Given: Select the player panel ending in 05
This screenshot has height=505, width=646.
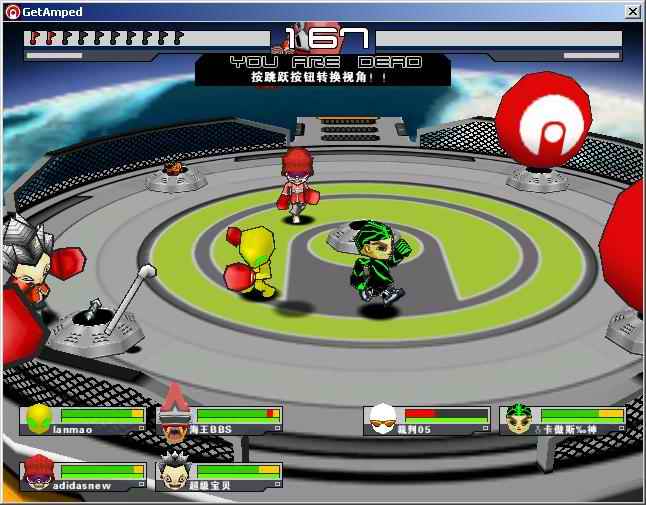Looking at the screenshot, I should (x=426, y=420).
